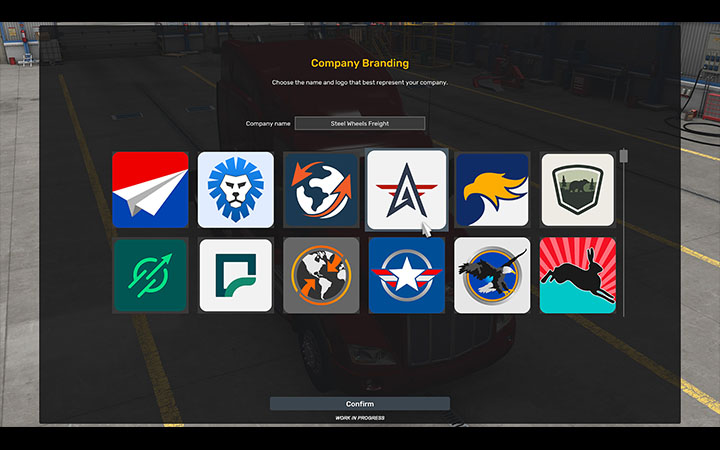The width and height of the screenshot is (720, 450).
Task: Pick the bear shield badge logo
Action: click(577, 190)
